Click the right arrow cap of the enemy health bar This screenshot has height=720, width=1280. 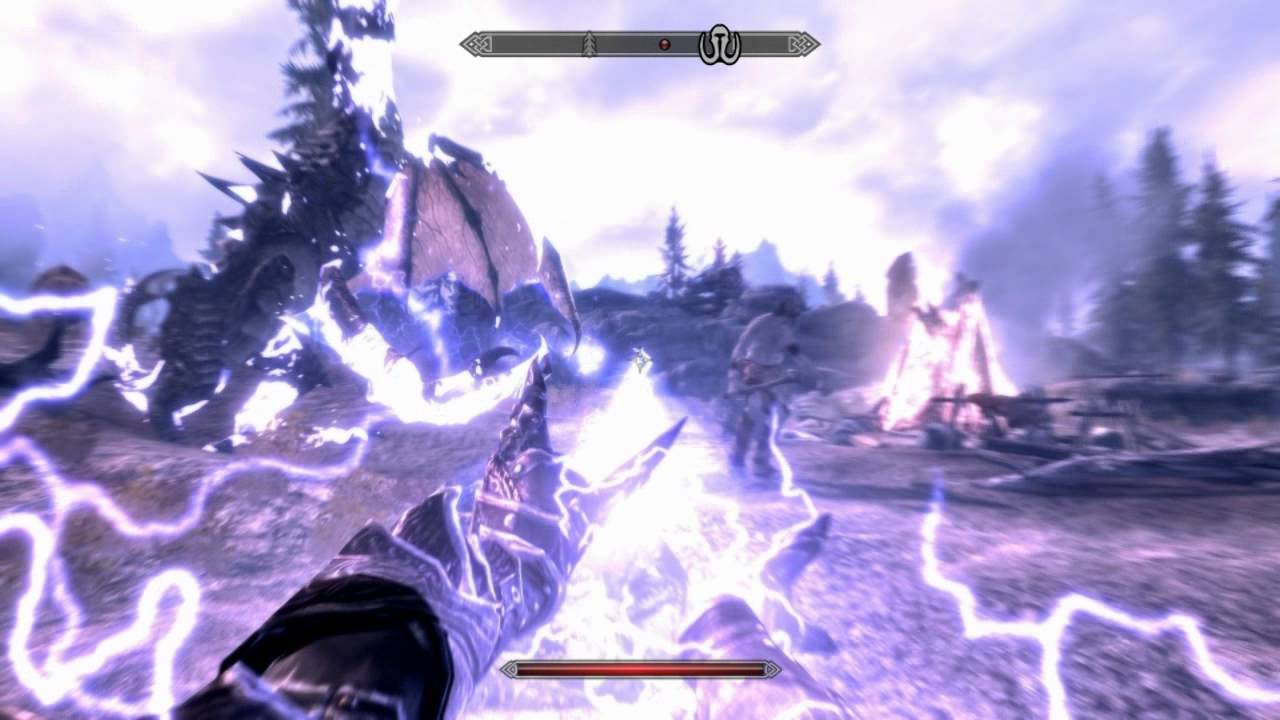pyautogui.click(x=771, y=670)
